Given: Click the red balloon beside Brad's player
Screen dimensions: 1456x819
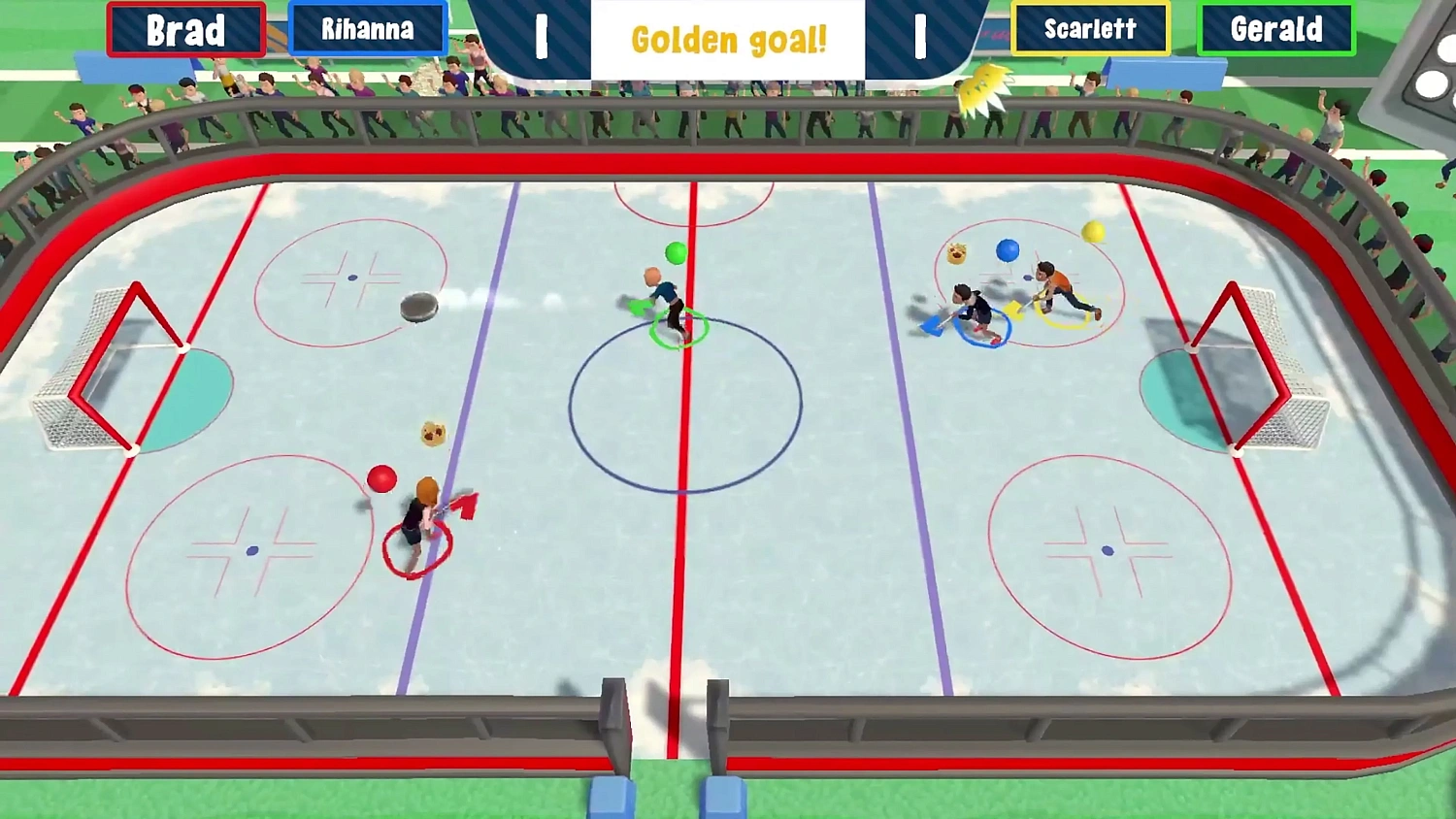Looking at the screenshot, I should 381,478.
